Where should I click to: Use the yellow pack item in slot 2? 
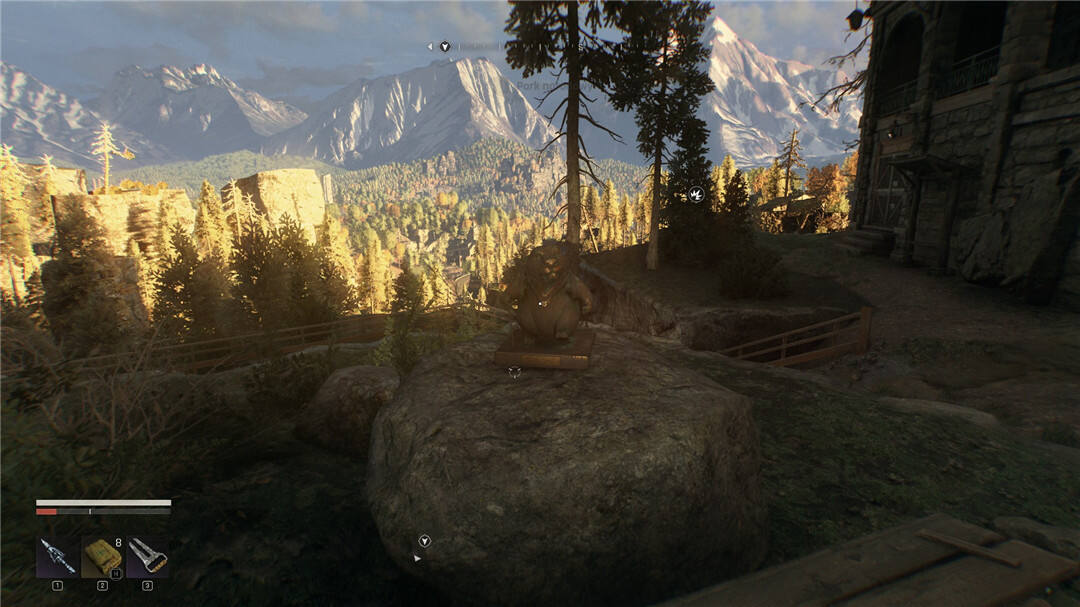pos(101,556)
